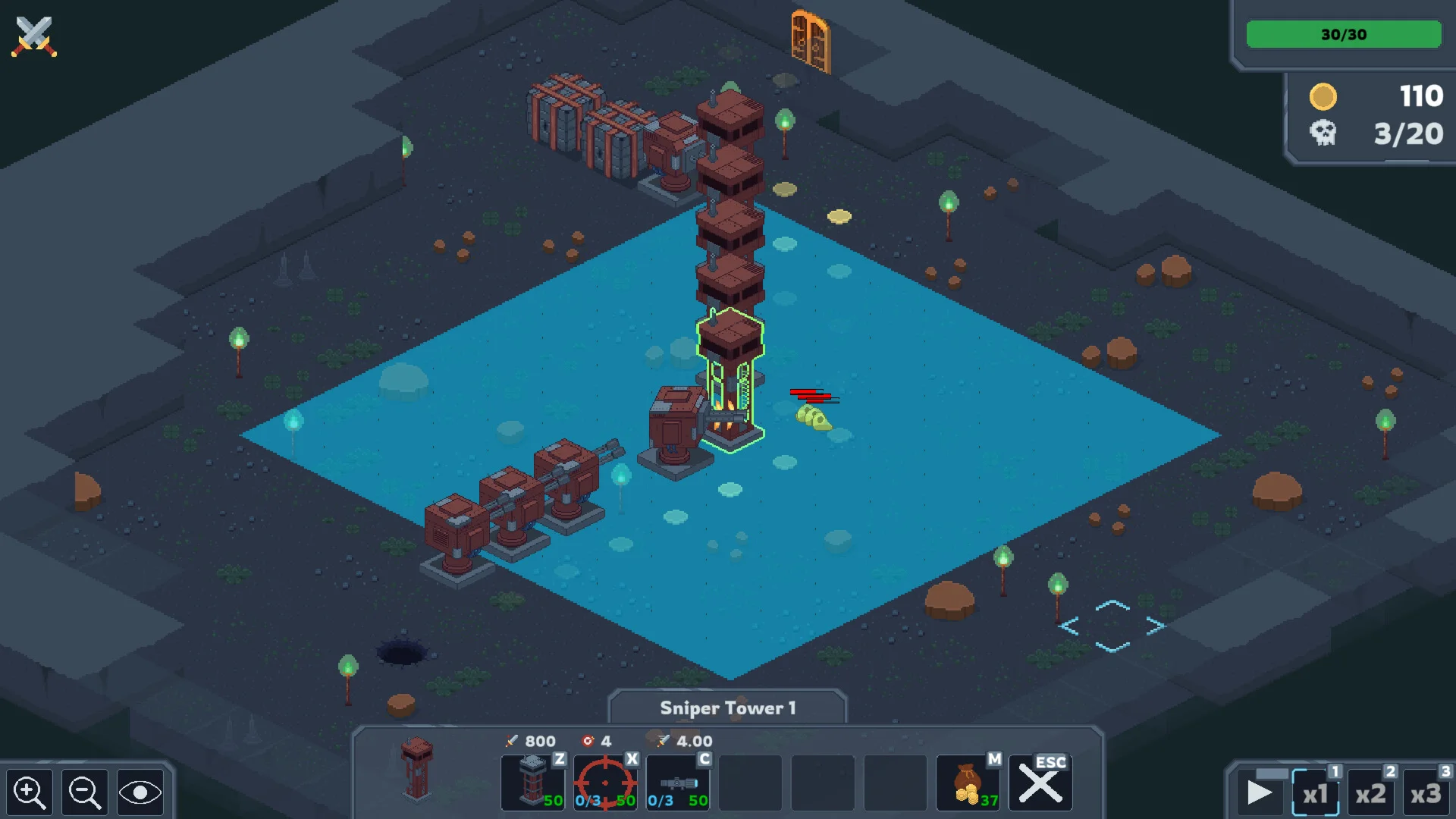The image size is (1456, 819).
Task: Zoom in with the magnifier plus button
Action: (30, 792)
